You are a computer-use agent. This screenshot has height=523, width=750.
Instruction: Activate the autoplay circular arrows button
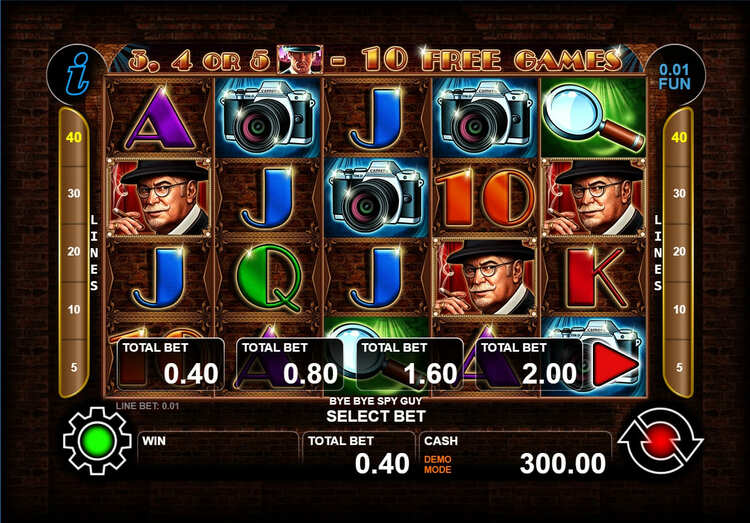tap(660, 441)
